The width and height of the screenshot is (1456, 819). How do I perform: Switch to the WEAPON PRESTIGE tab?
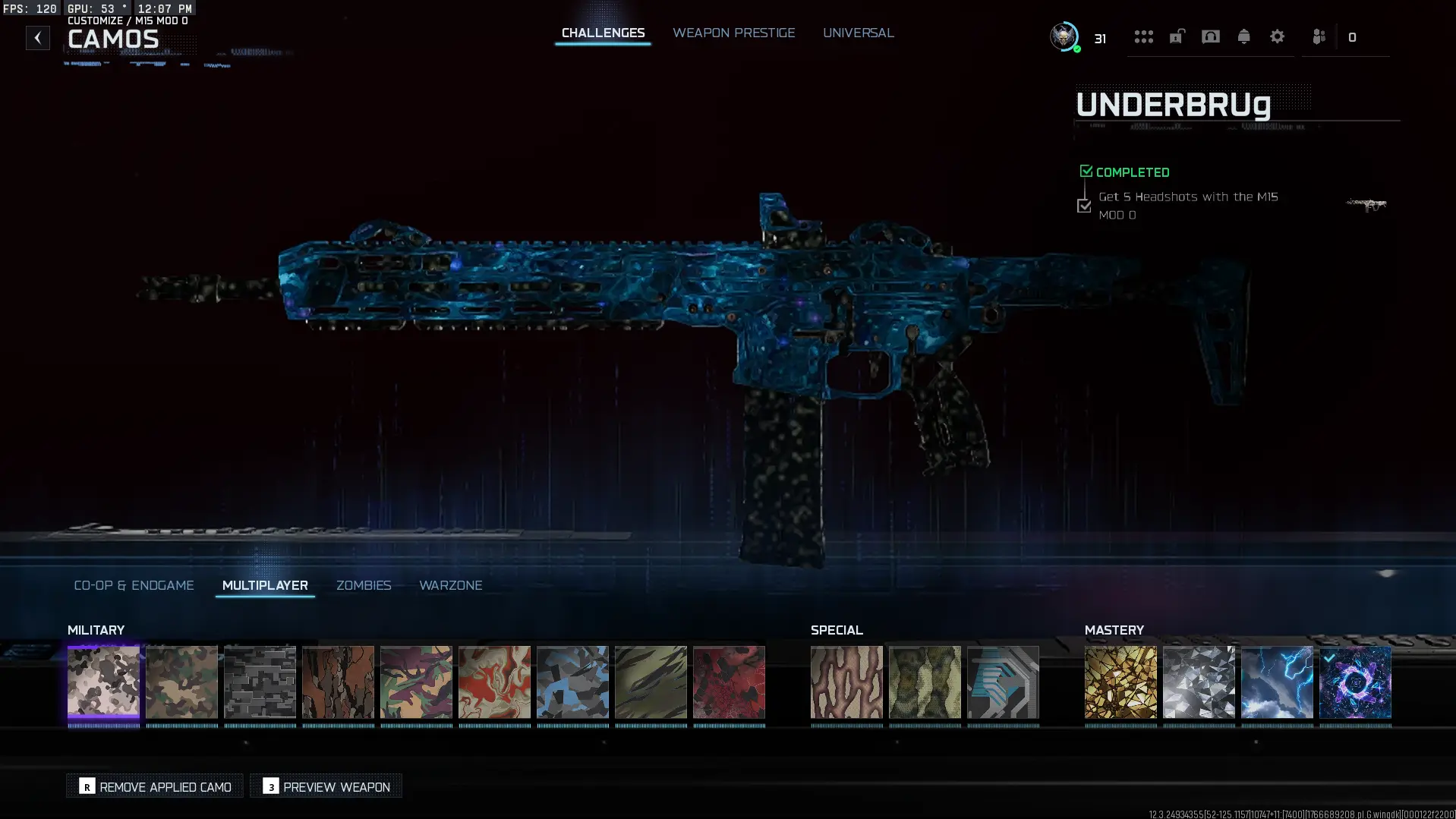[x=733, y=33]
